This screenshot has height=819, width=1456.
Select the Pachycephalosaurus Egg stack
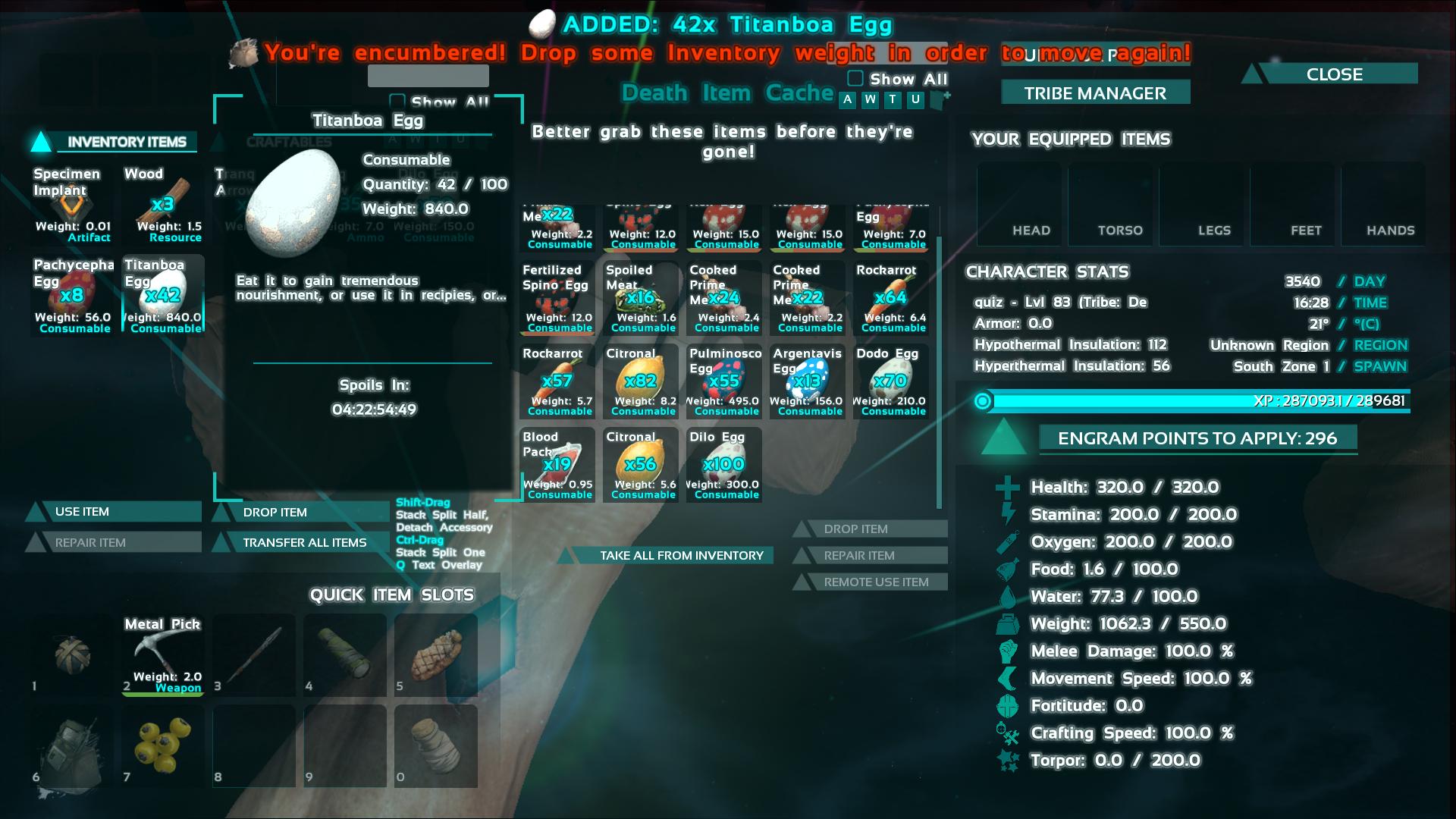[x=73, y=296]
